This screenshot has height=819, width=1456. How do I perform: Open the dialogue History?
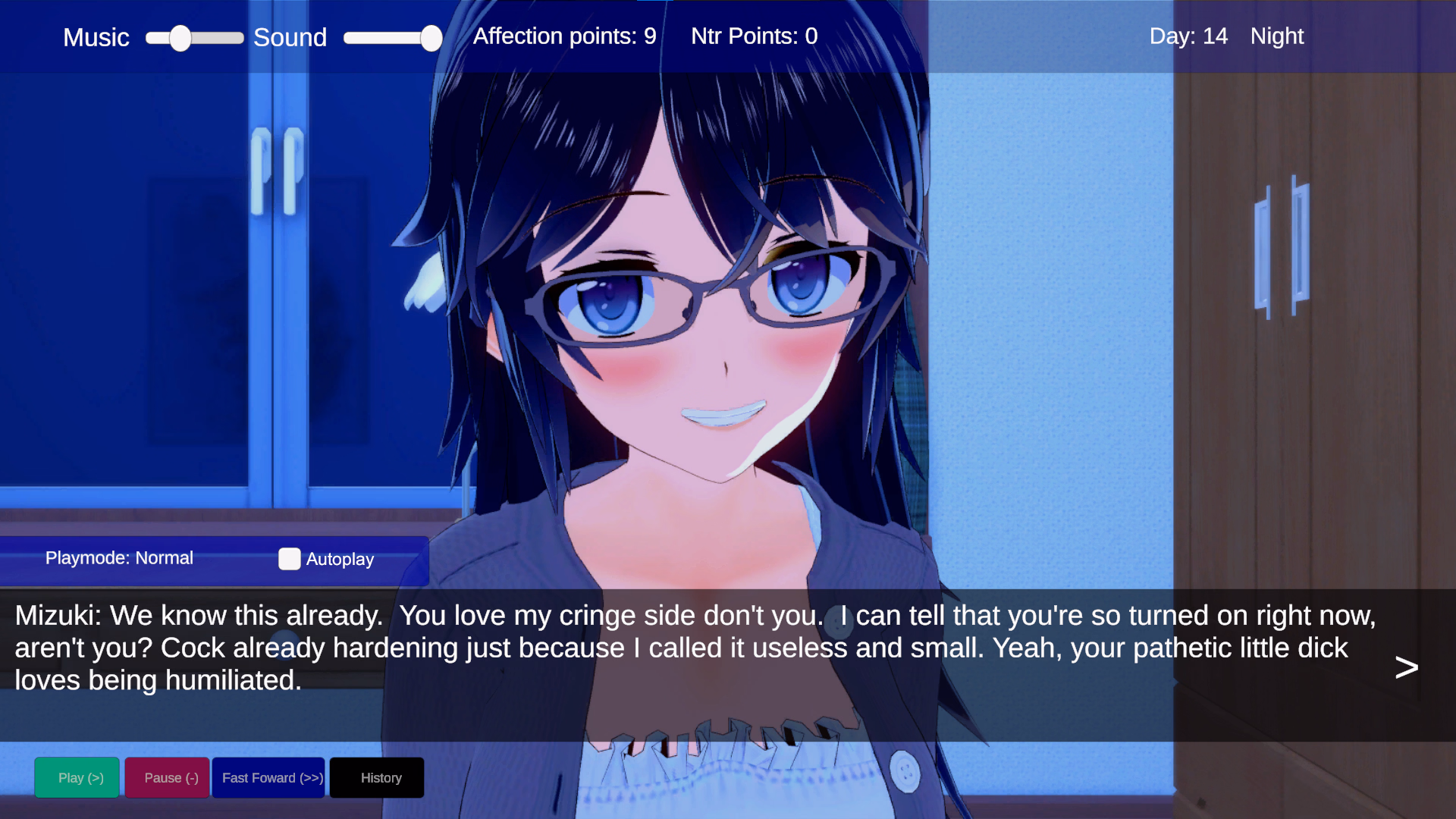(x=377, y=777)
